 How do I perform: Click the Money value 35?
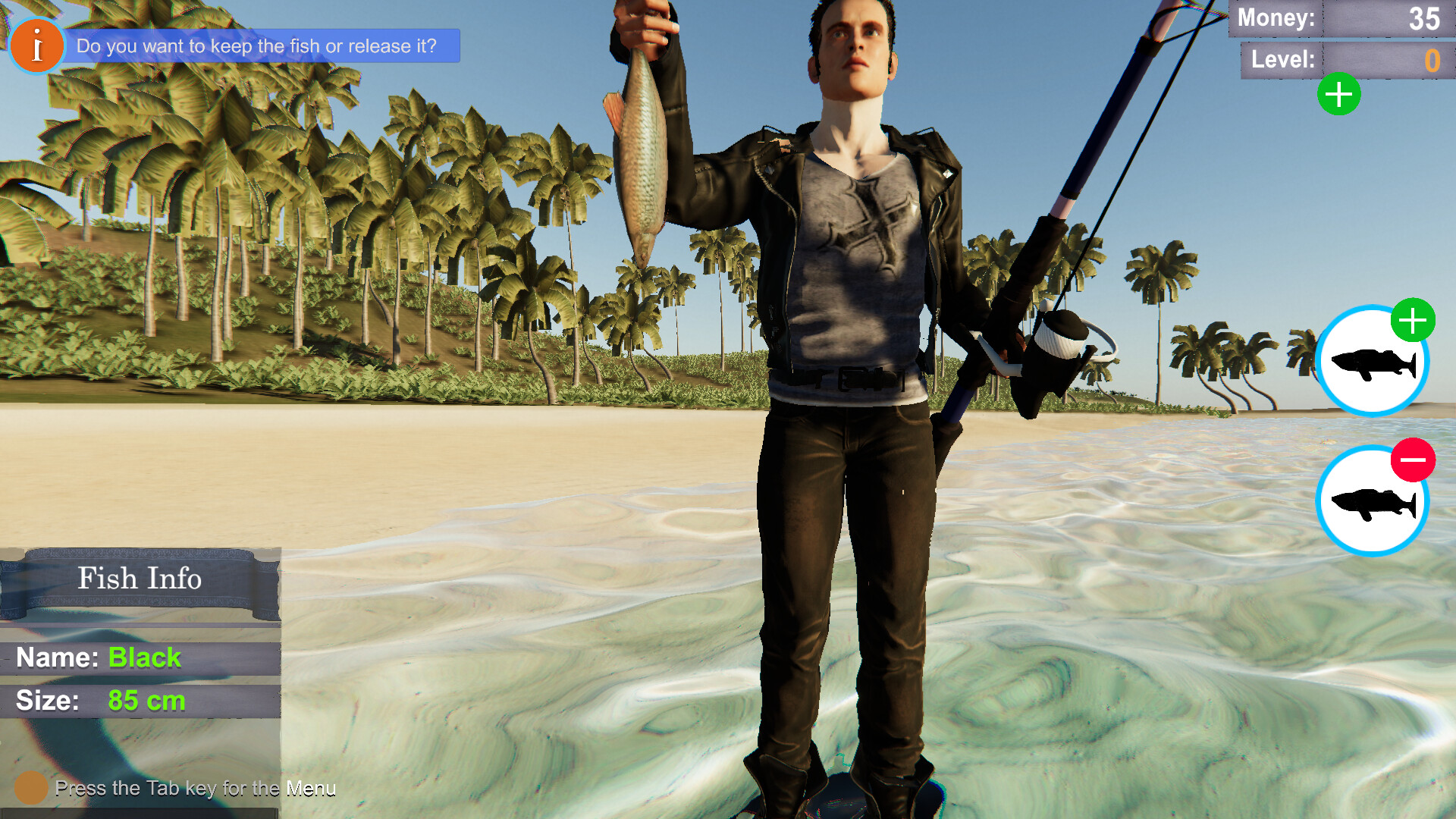[x=1424, y=19]
